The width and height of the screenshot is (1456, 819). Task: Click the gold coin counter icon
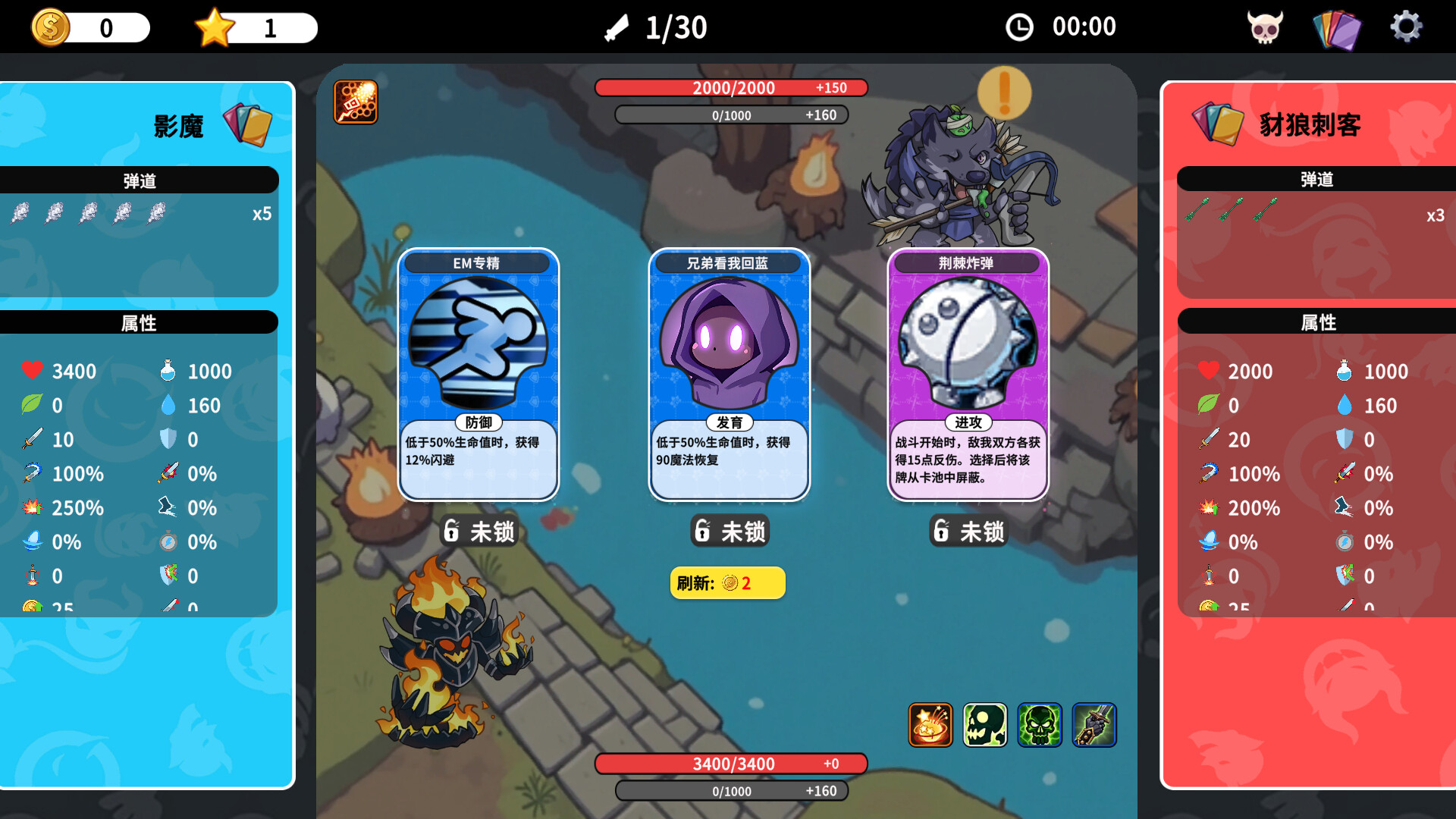pyautogui.click(x=50, y=27)
